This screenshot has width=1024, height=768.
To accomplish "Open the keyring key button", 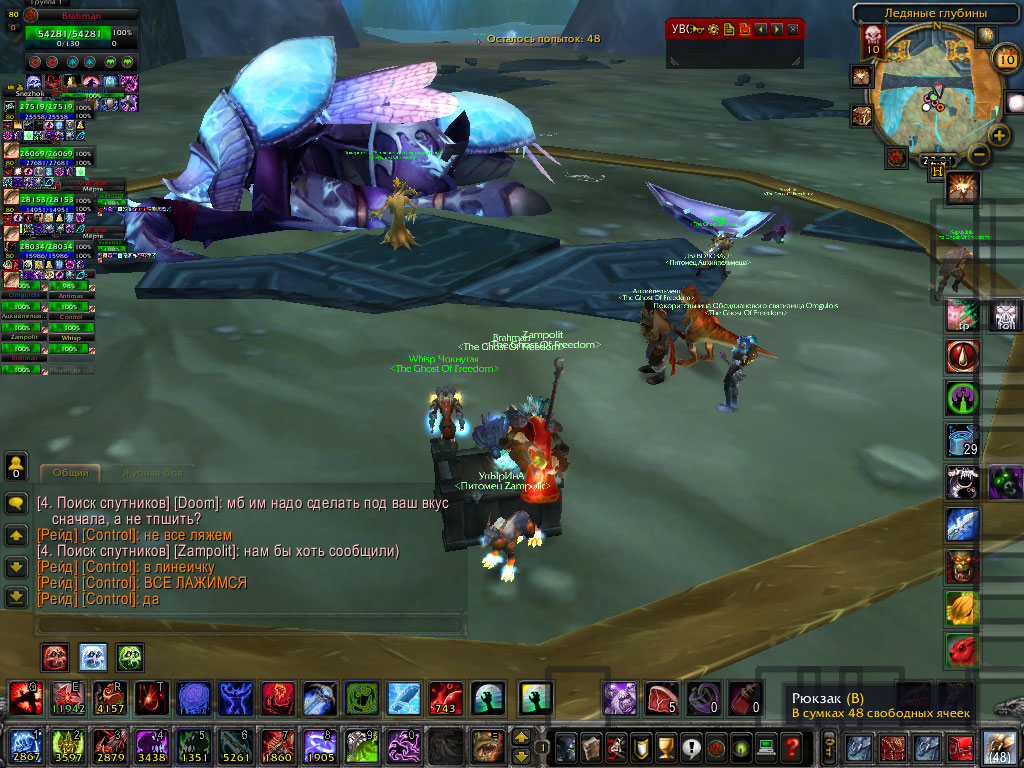I will pos(830,746).
